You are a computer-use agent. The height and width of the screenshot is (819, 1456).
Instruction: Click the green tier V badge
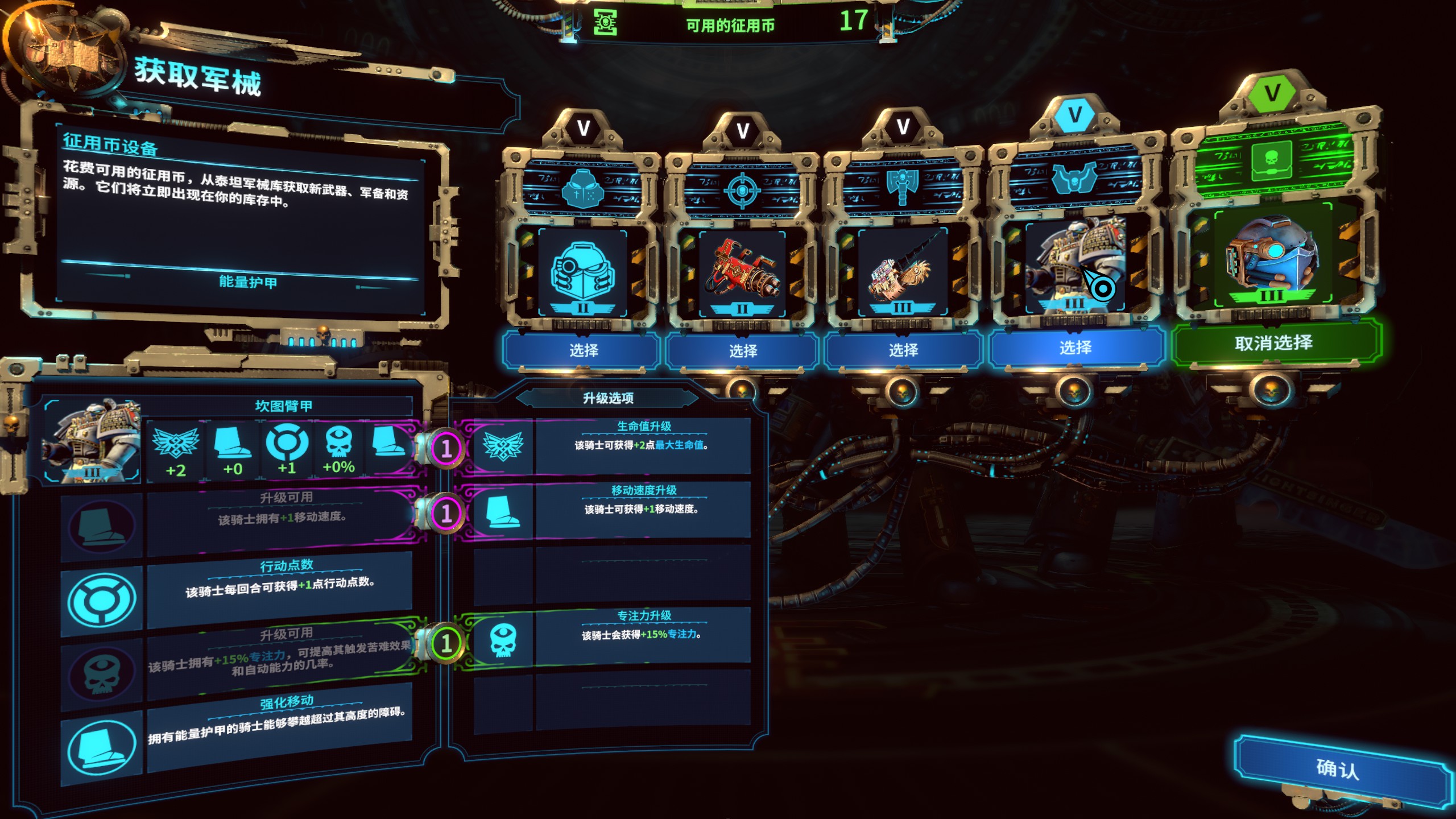(1272, 93)
